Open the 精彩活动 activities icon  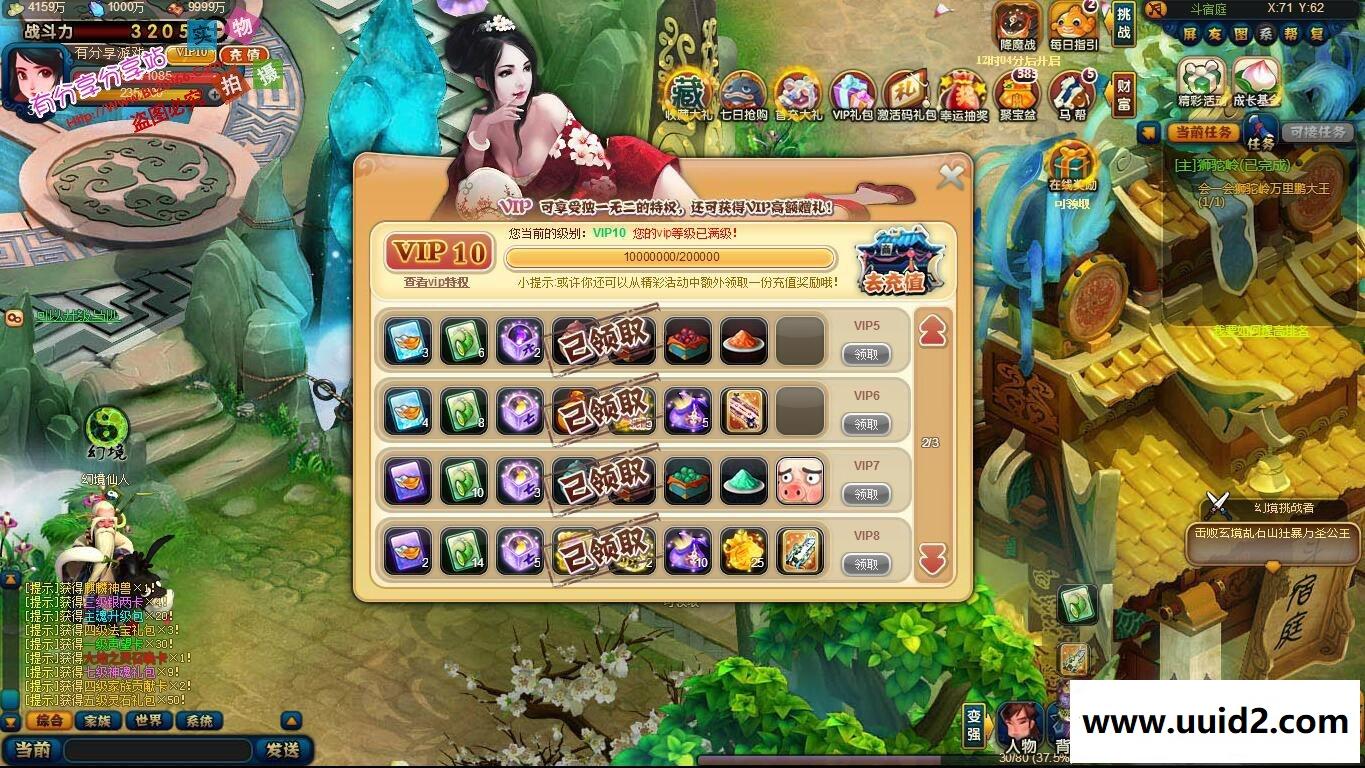click(x=1200, y=75)
